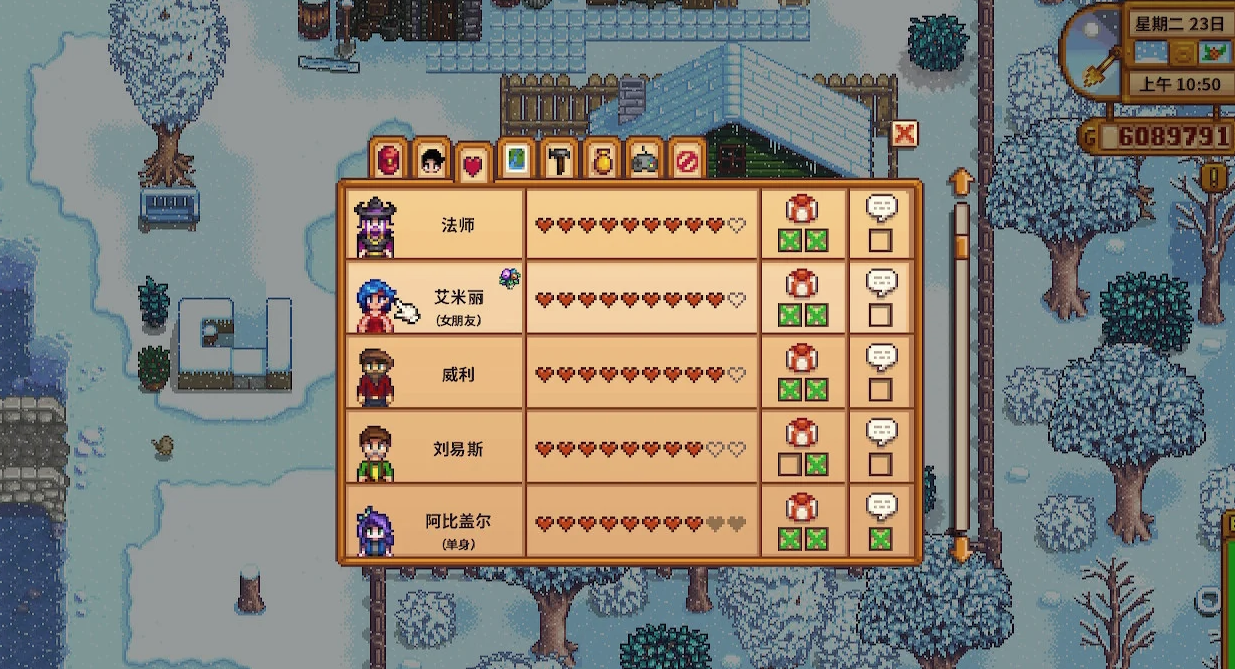Select 阿比盖尔 in the social list

458,524
